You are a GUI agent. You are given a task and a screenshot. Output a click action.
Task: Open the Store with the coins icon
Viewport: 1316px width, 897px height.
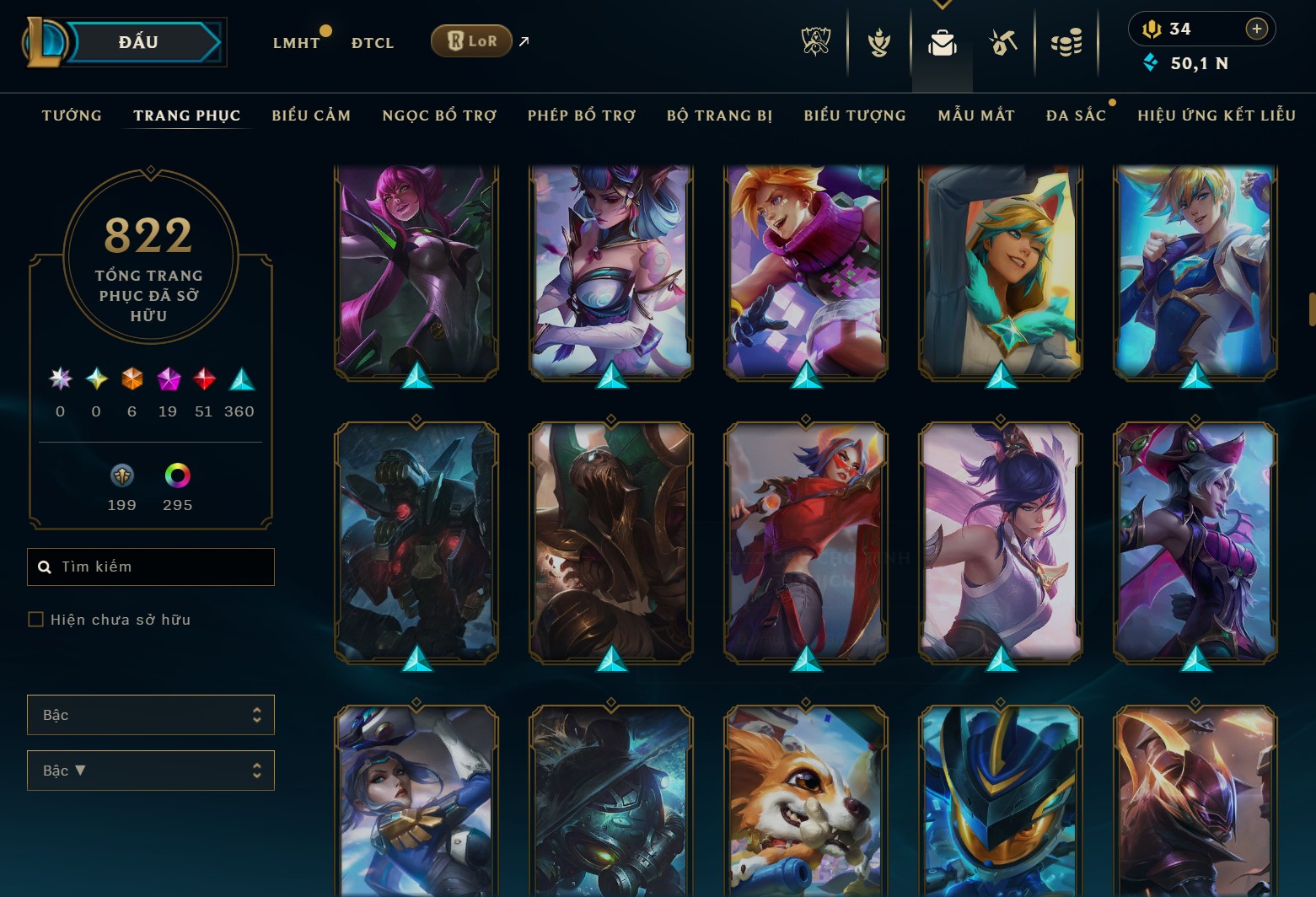1066,40
